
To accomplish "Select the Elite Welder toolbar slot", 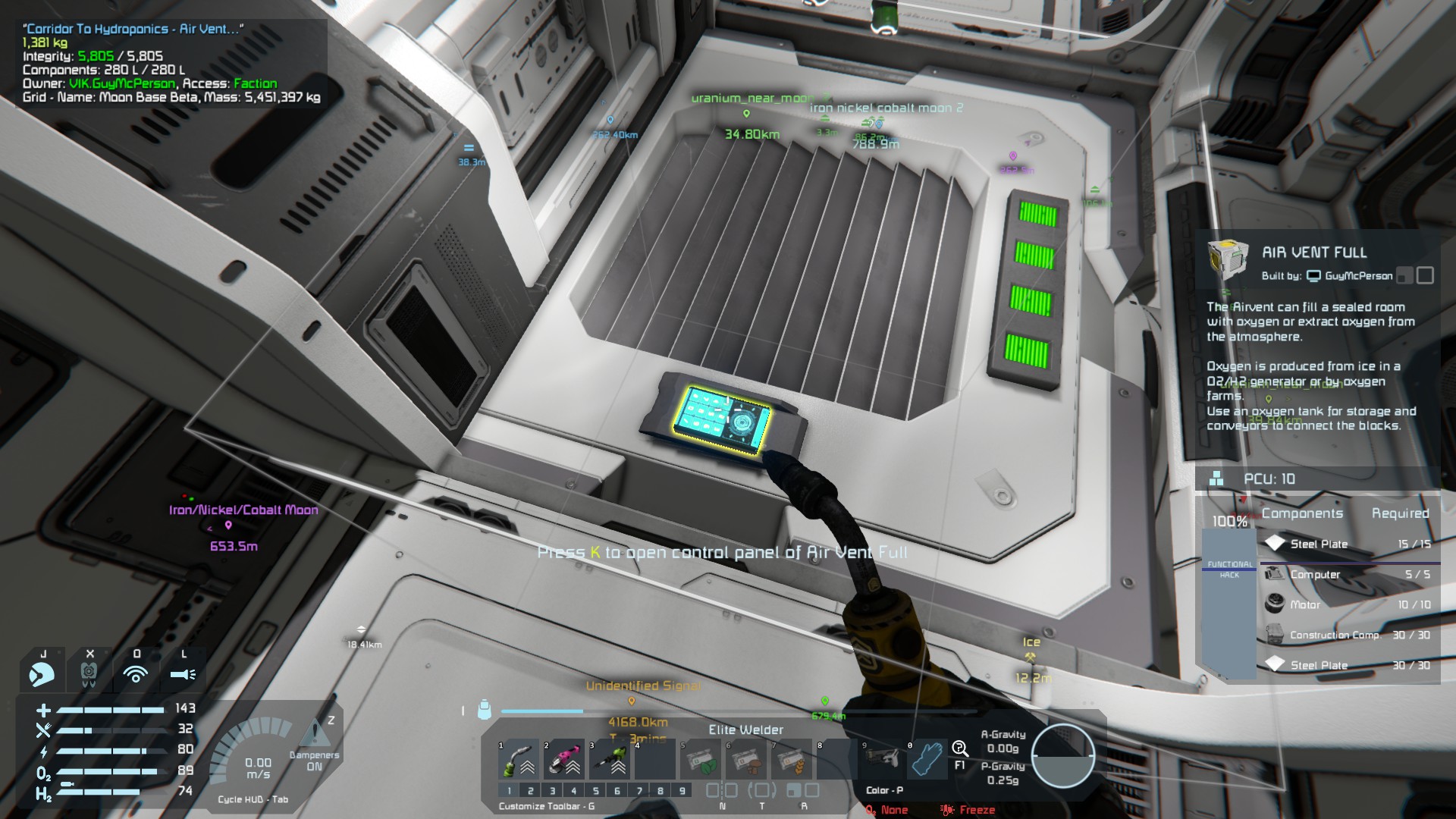I will pos(519,759).
